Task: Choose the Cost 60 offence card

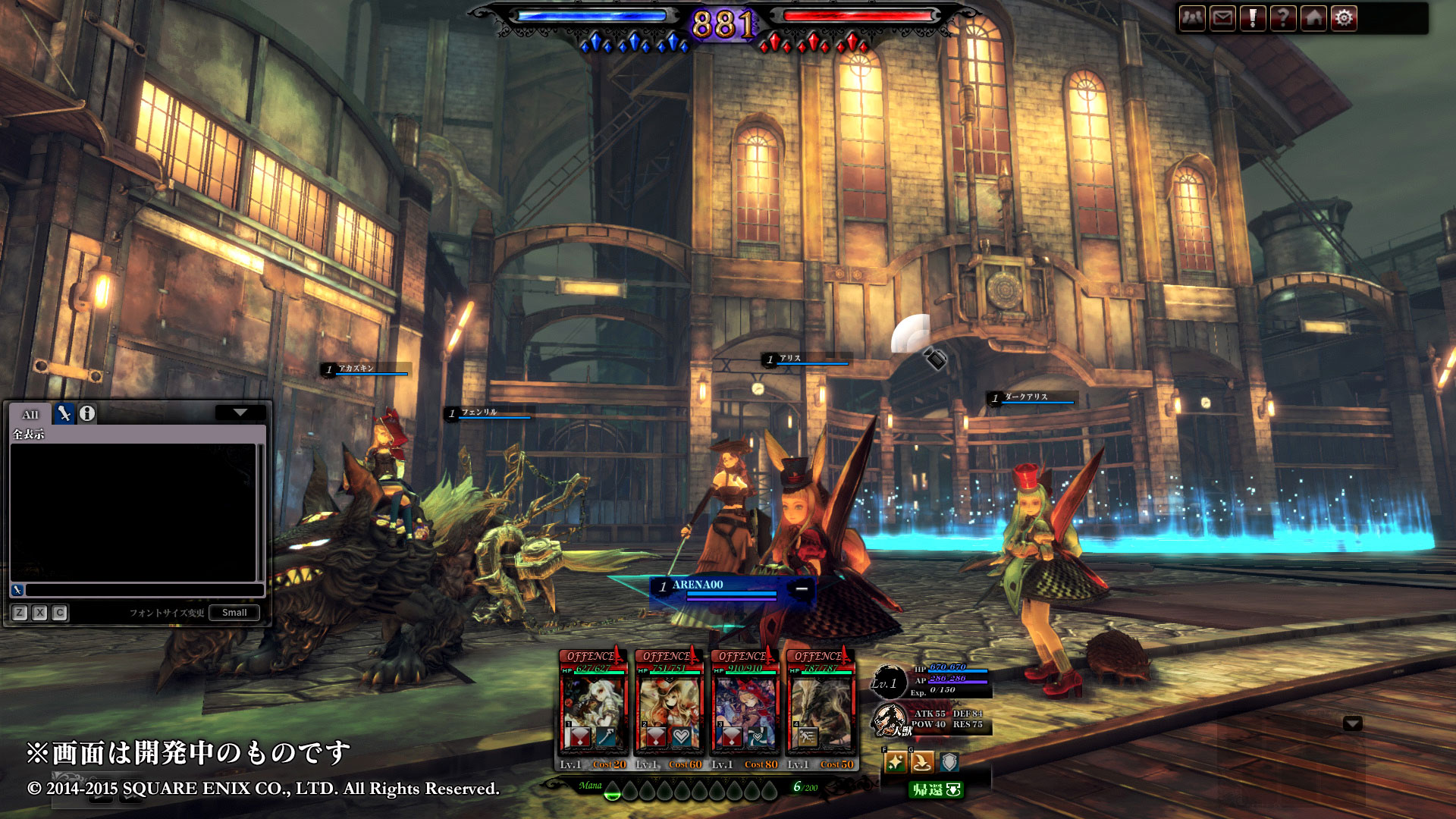Action: (x=669, y=709)
